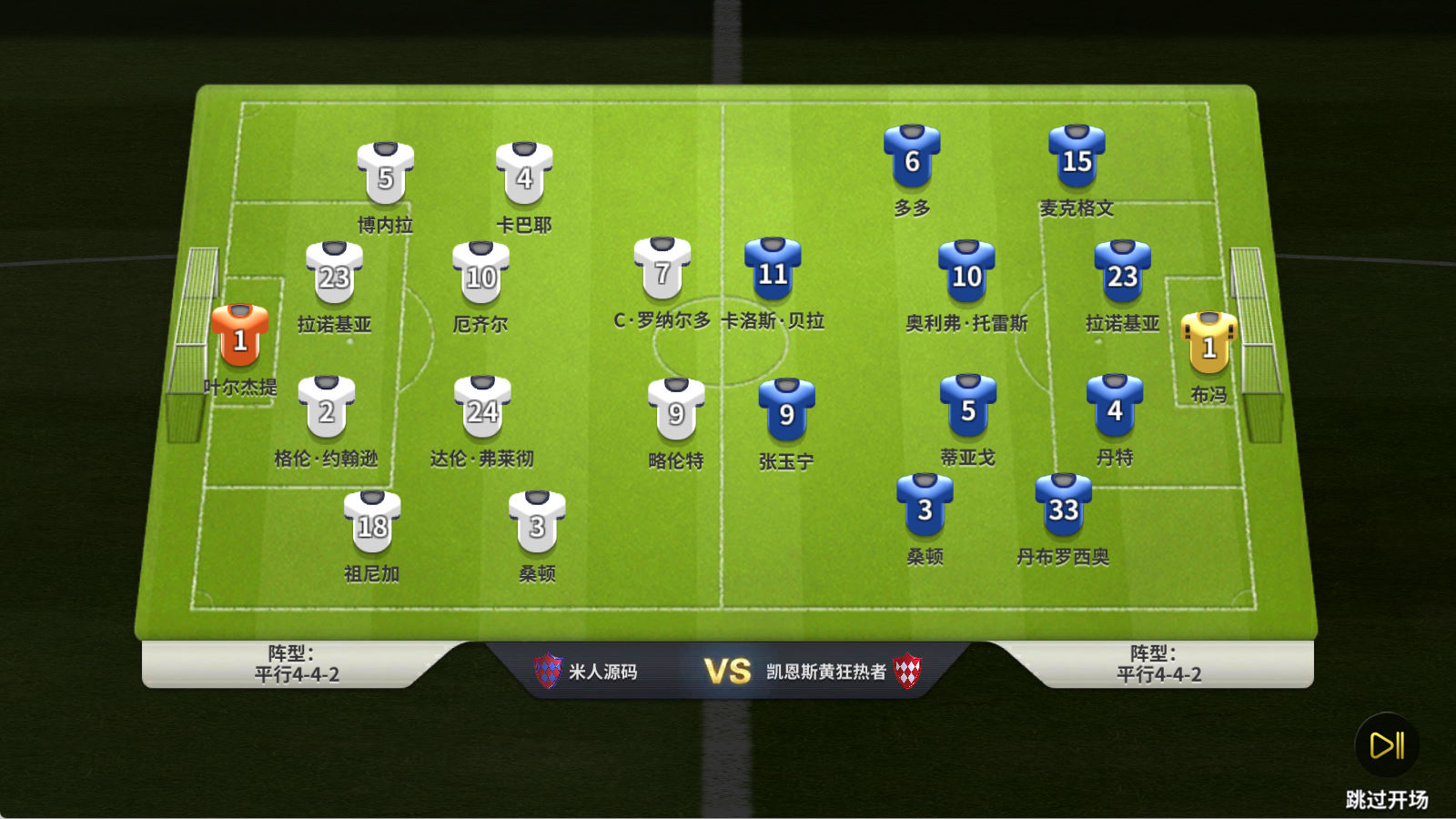Viewport: 1456px width, 819px height.
Task: Choose white number 7 C·罗纳尔多
Action: point(662,268)
